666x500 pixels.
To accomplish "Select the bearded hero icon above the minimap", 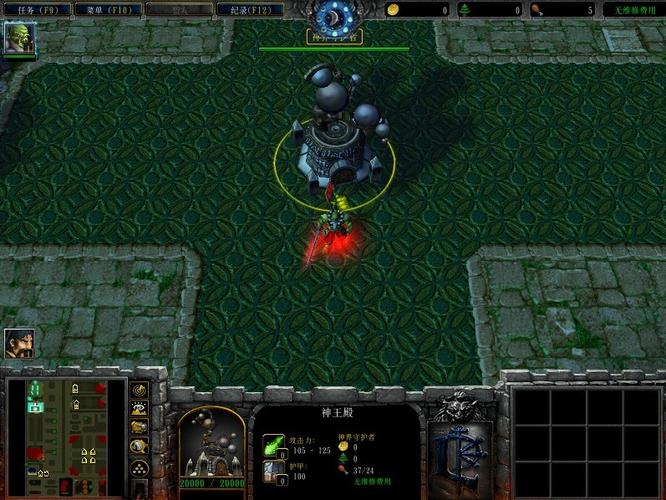I will click(x=19, y=343).
